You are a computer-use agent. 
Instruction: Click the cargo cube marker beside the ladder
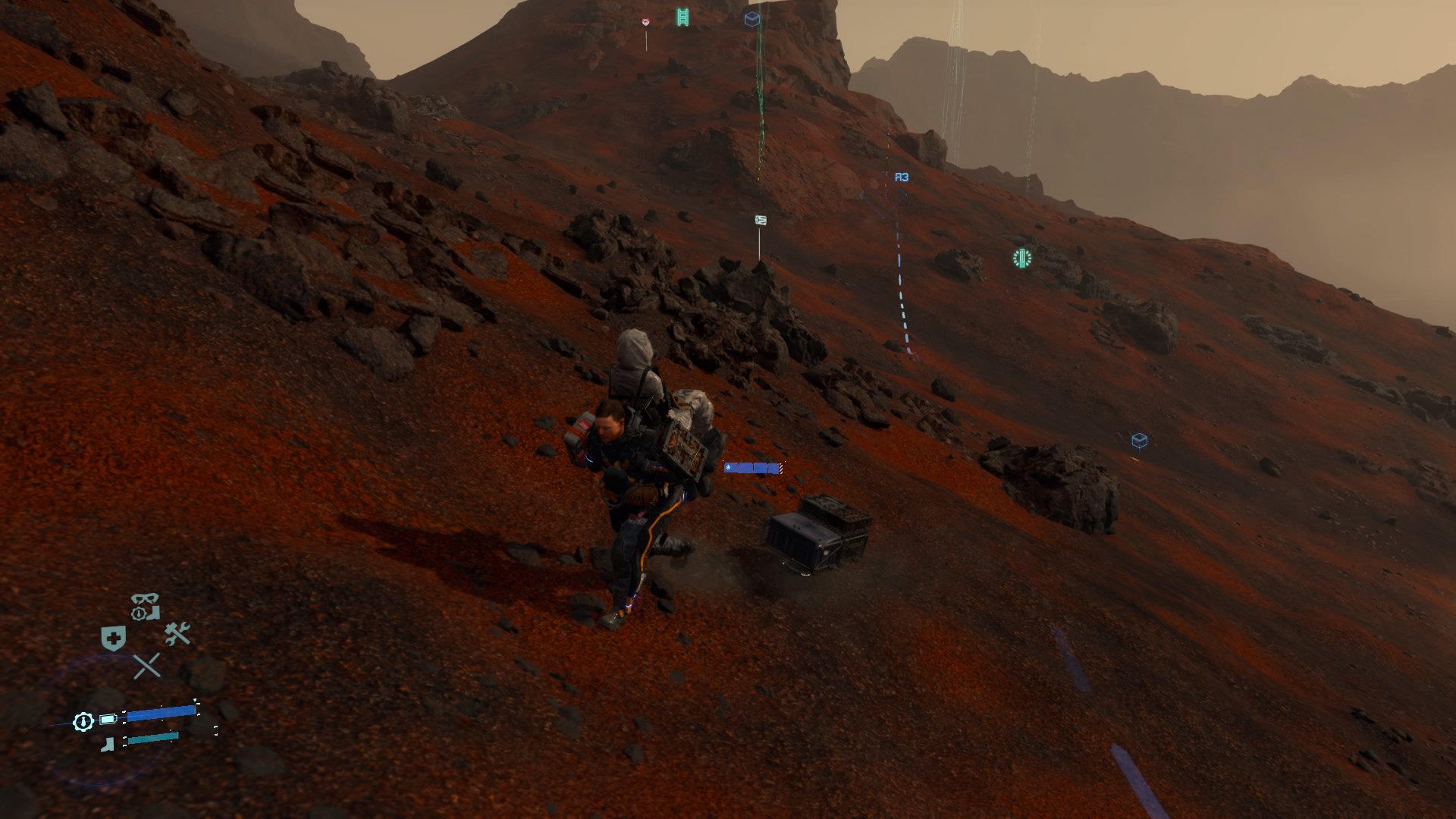(x=752, y=19)
